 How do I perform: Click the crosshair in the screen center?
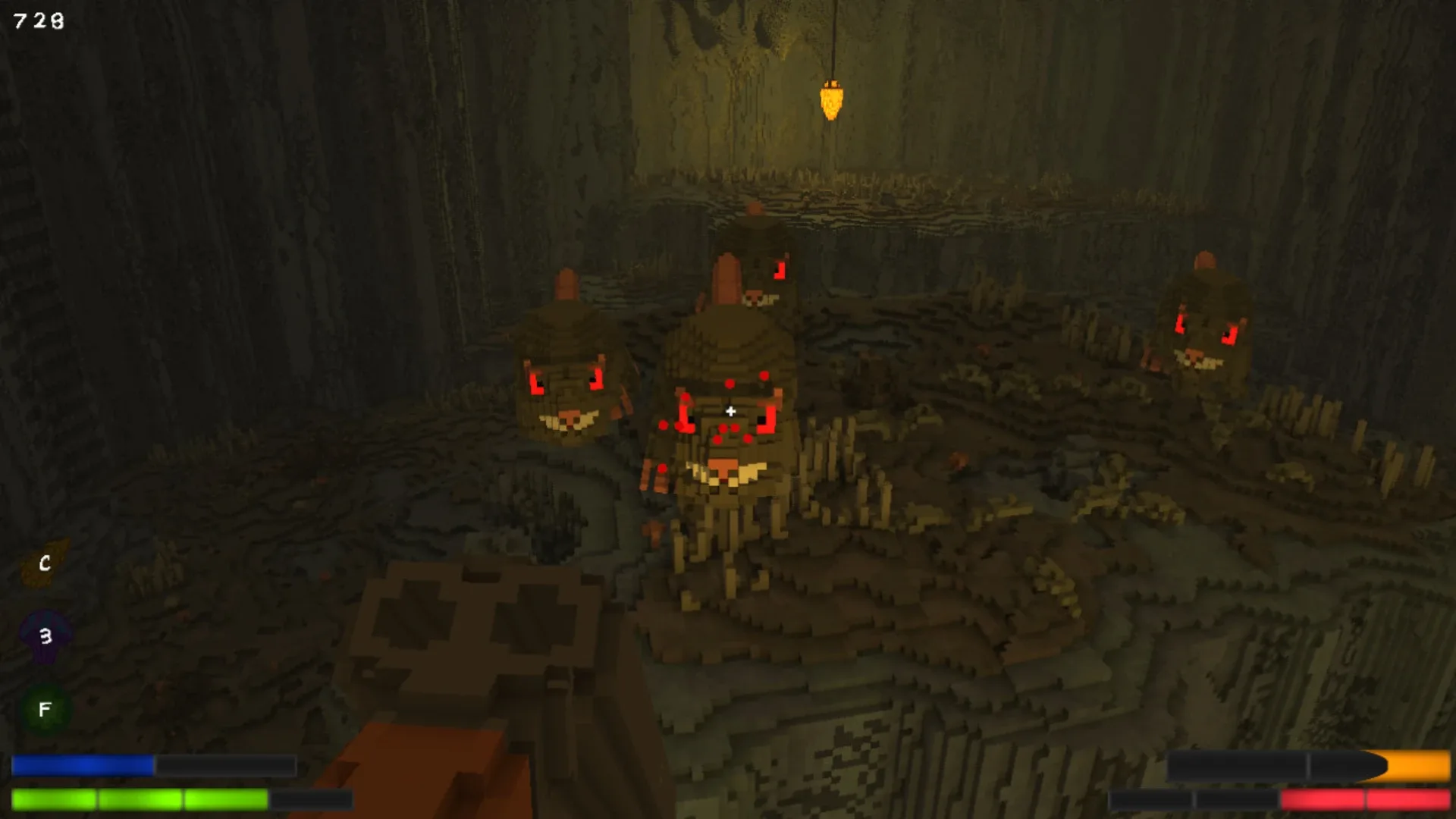coord(730,411)
